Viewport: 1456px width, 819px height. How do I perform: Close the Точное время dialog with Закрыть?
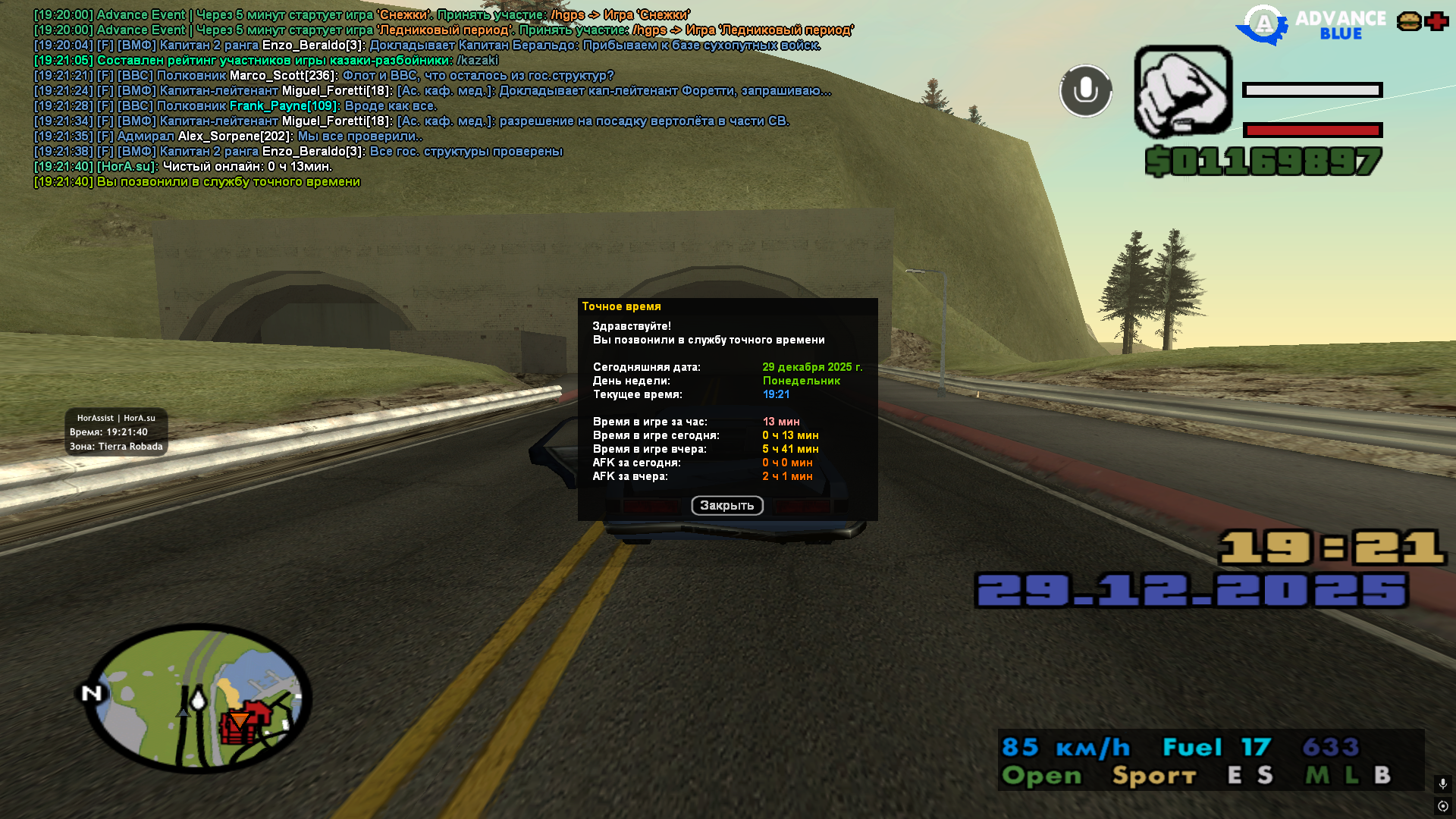tap(726, 506)
